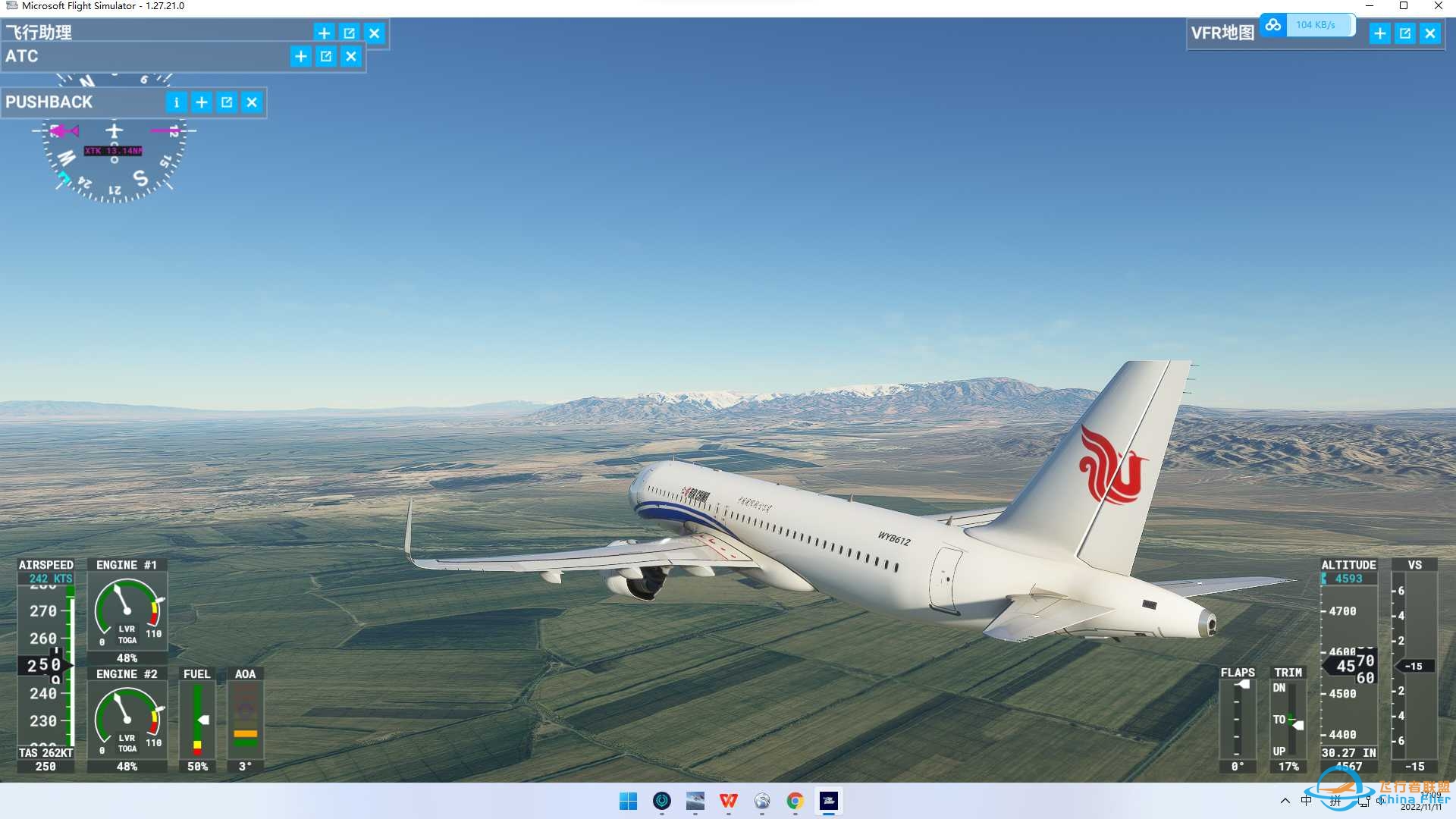Viewport: 1456px width, 819px height.
Task: Close the ATC panel
Action: [x=351, y=56]
